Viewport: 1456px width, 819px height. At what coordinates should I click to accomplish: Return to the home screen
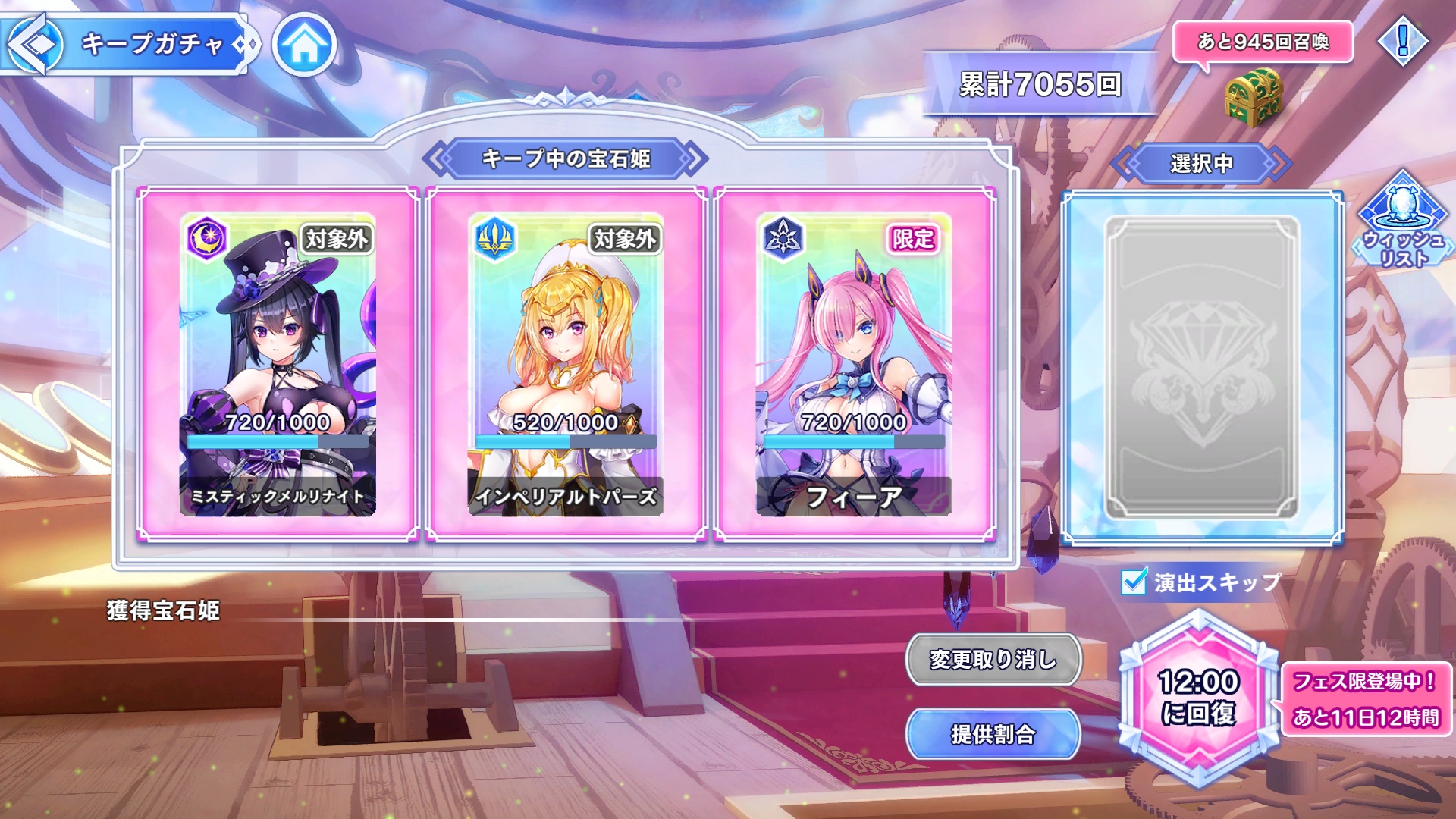[x=304, y=45]
